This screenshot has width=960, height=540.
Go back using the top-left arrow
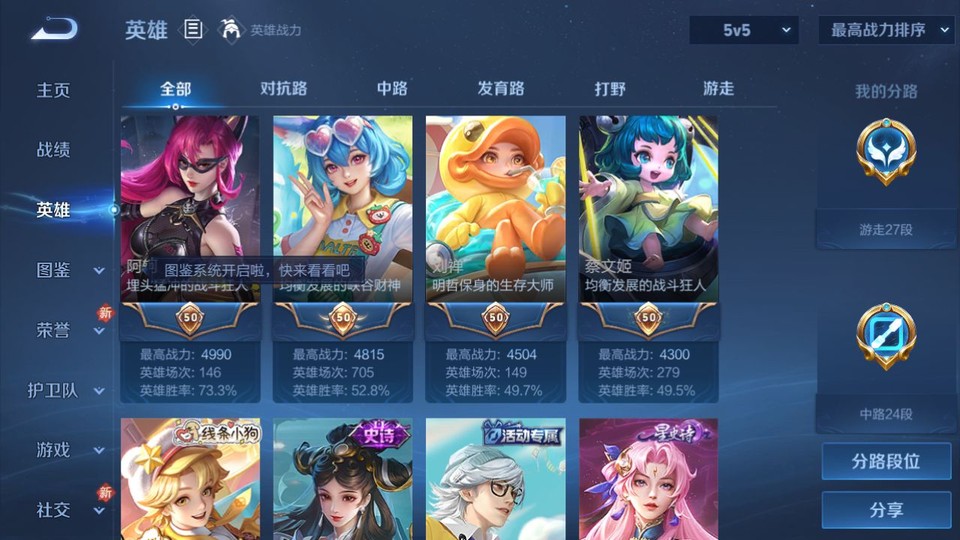click(x=54, y=29)
